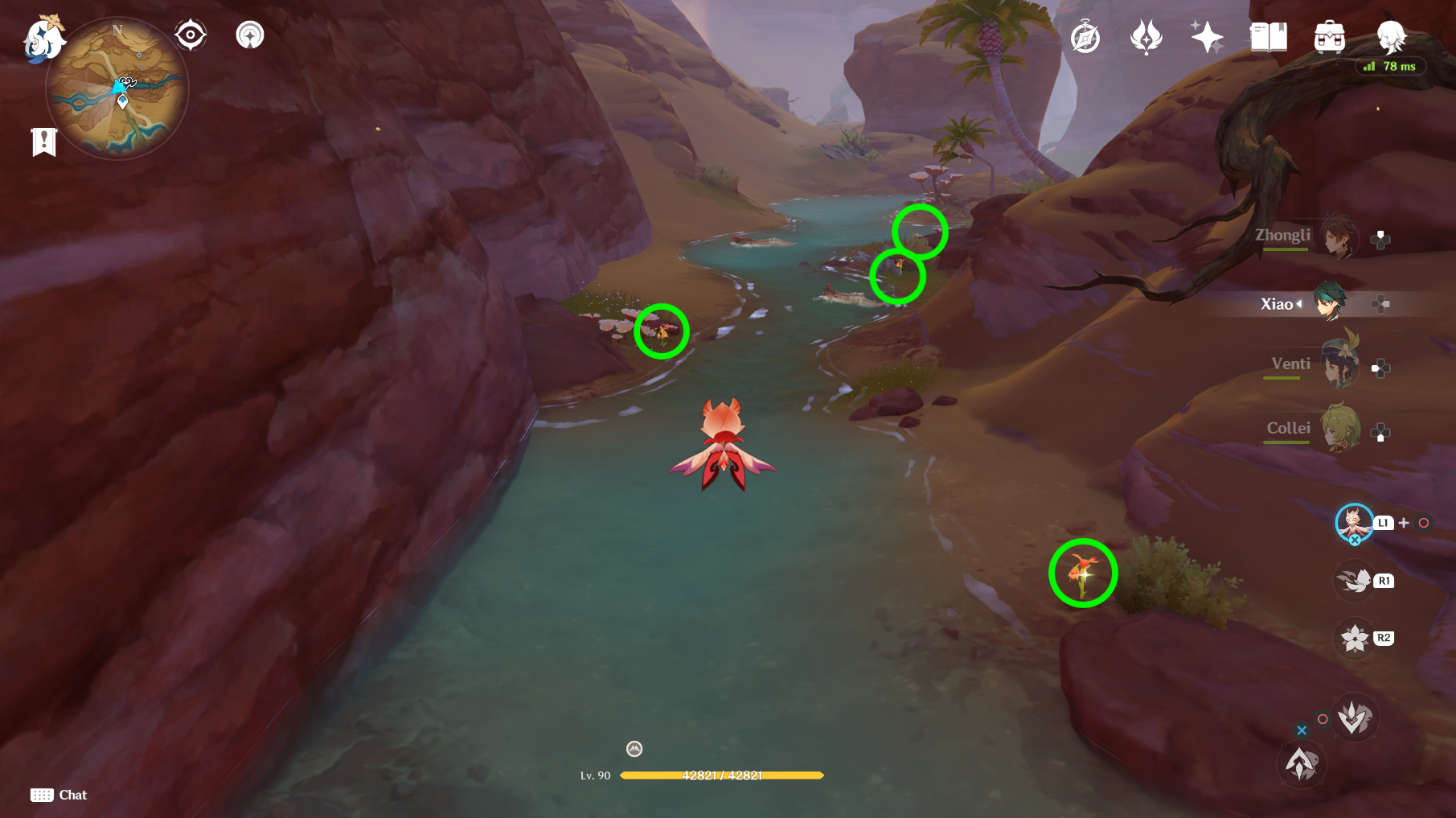Click the round icon right of the eye
Image resolution: width=1456 pixels, height=818 pixels.
pyautogui.click(x=250, y=35)
